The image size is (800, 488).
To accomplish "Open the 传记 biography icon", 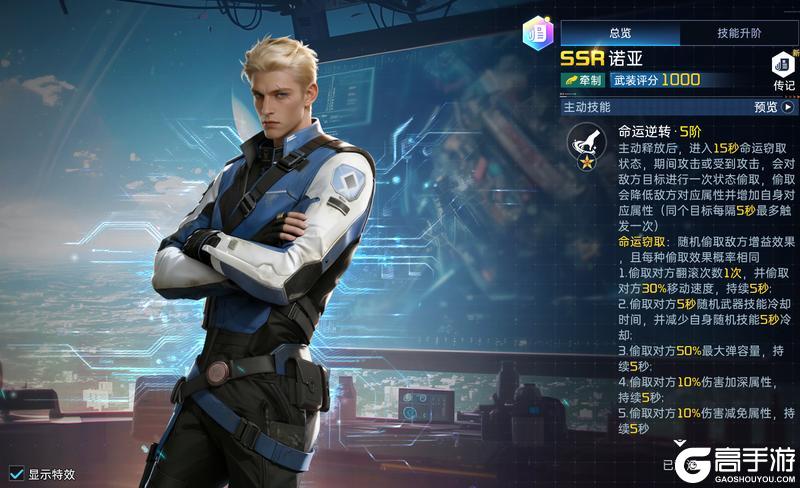I will coord(782,72).
